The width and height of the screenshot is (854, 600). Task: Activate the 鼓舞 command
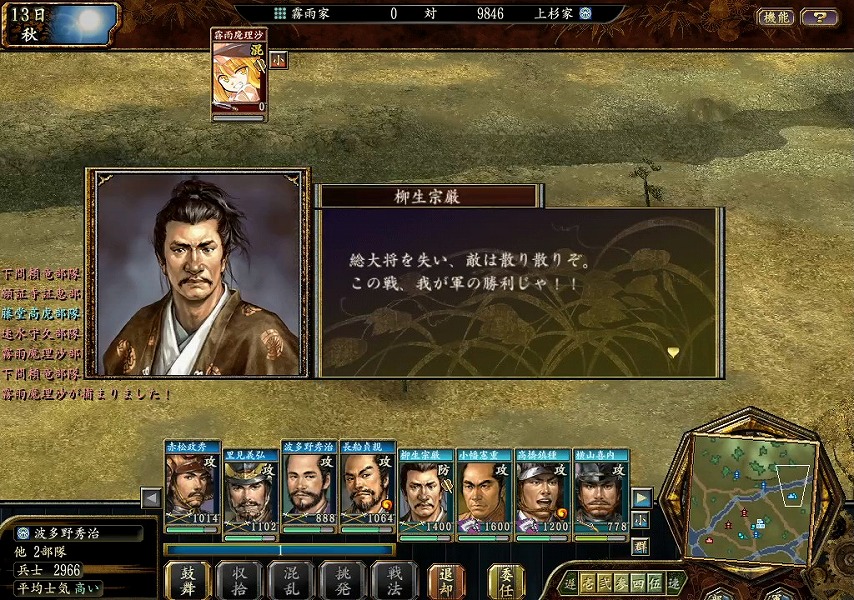187,580
